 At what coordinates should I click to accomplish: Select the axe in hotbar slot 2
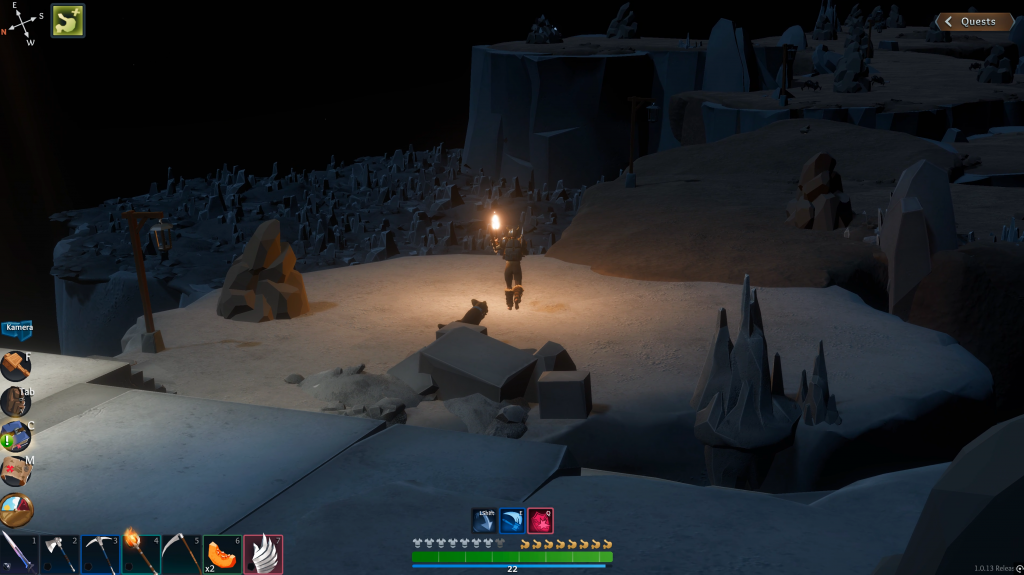(59, 553)
